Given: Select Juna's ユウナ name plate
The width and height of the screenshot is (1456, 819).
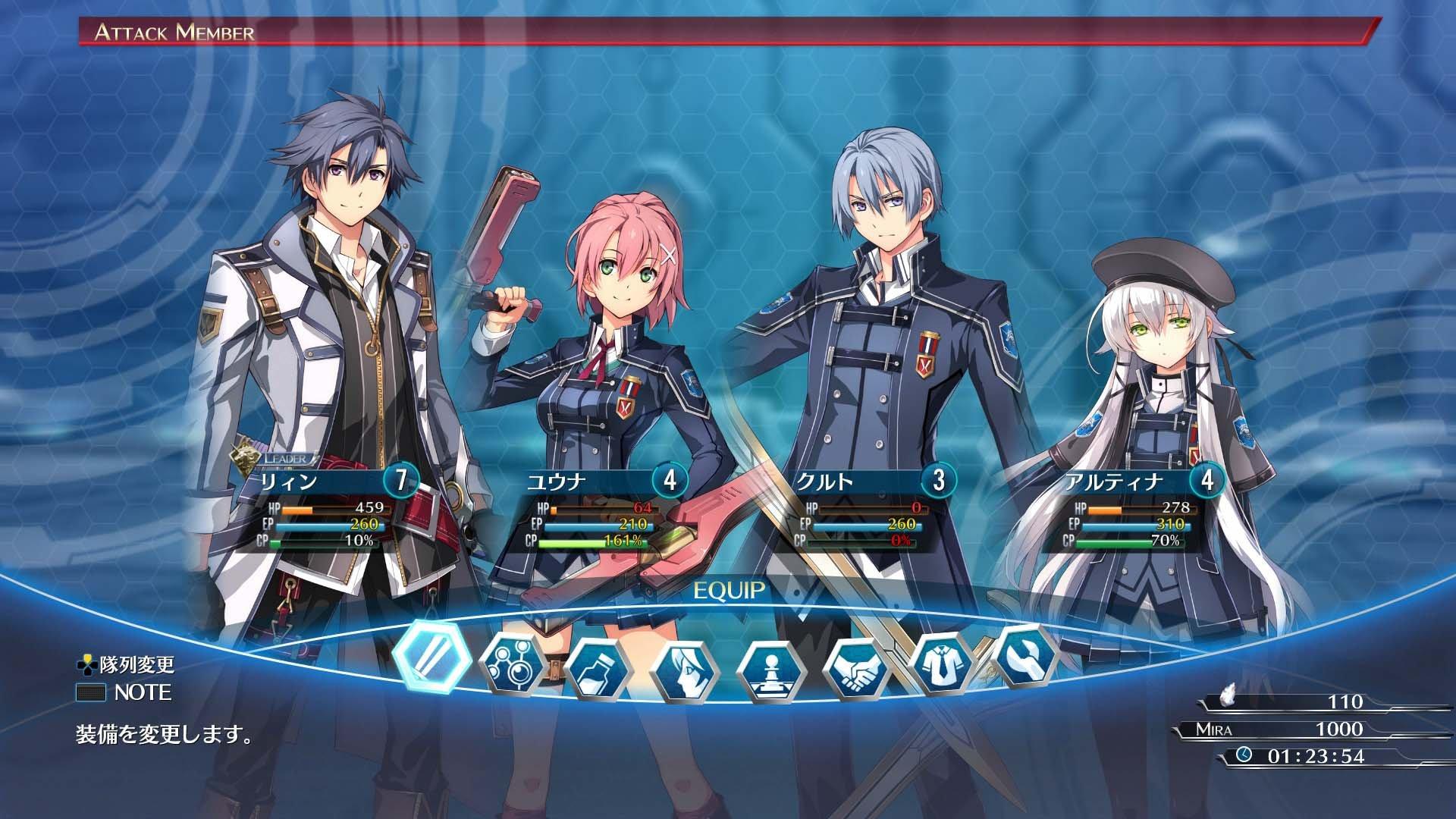Looking at the screenshot, I should click(561, 482).
